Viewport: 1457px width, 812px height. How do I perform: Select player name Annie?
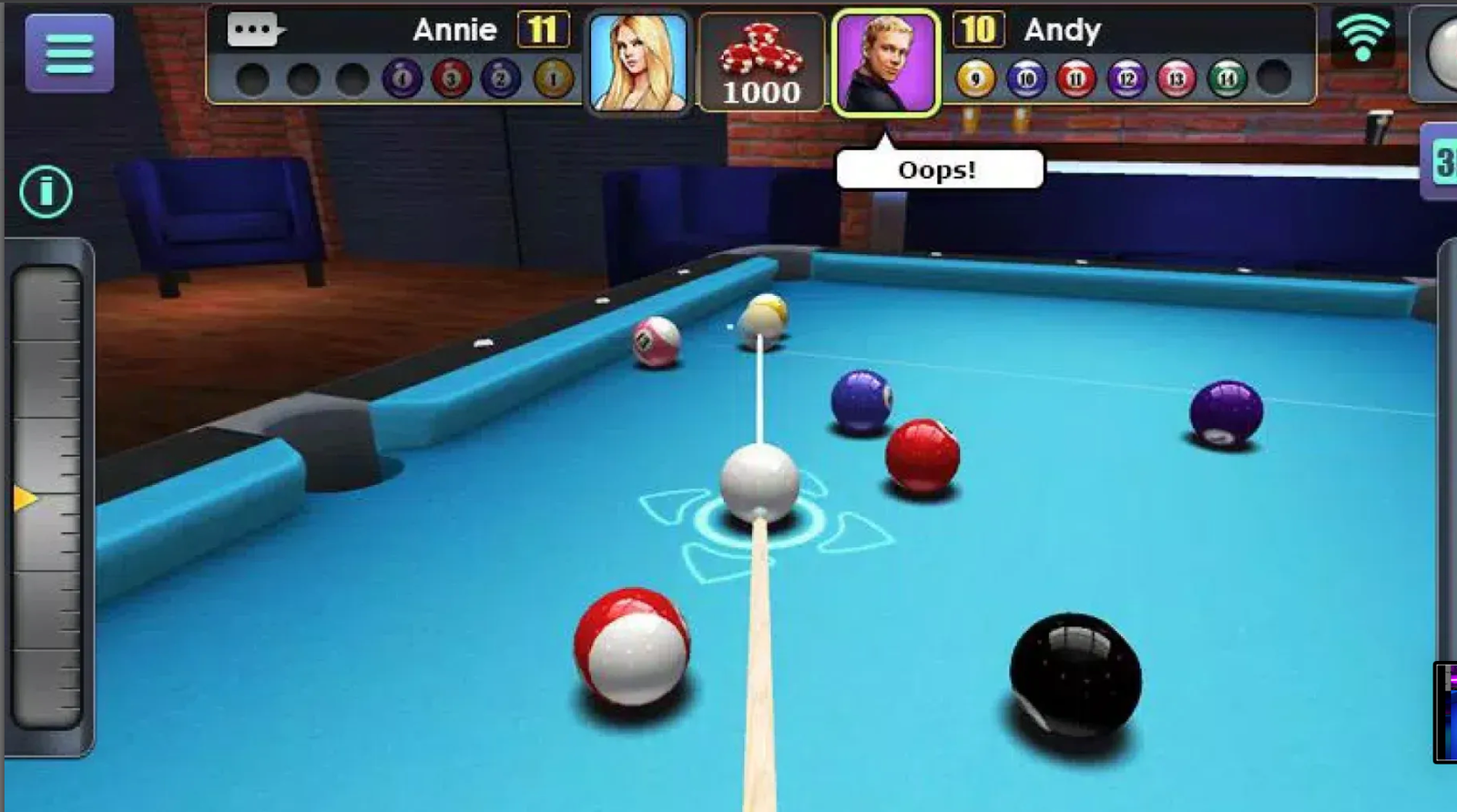[455, 29]
